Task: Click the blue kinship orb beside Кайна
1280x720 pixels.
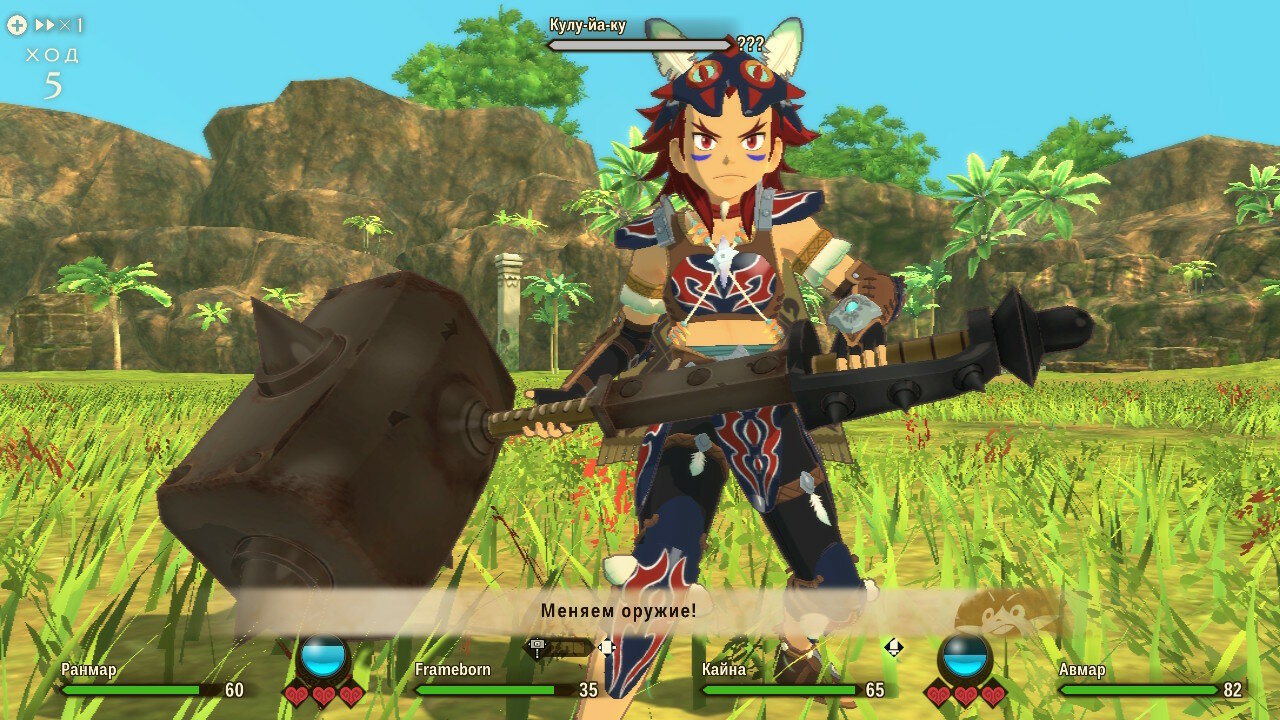Action: click(965, 657)
